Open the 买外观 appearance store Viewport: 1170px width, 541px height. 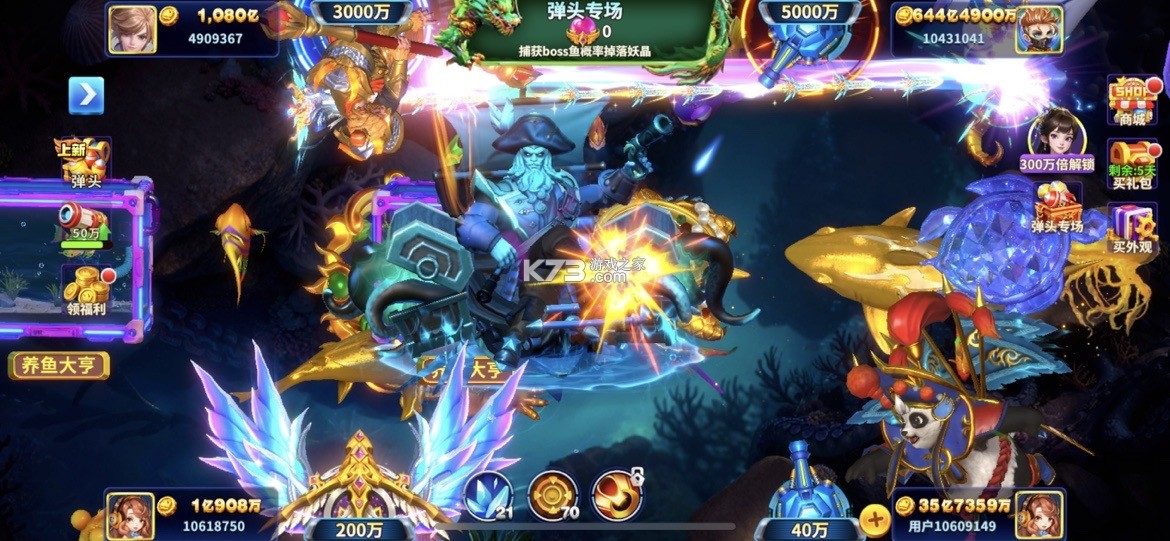[1132, 227]
